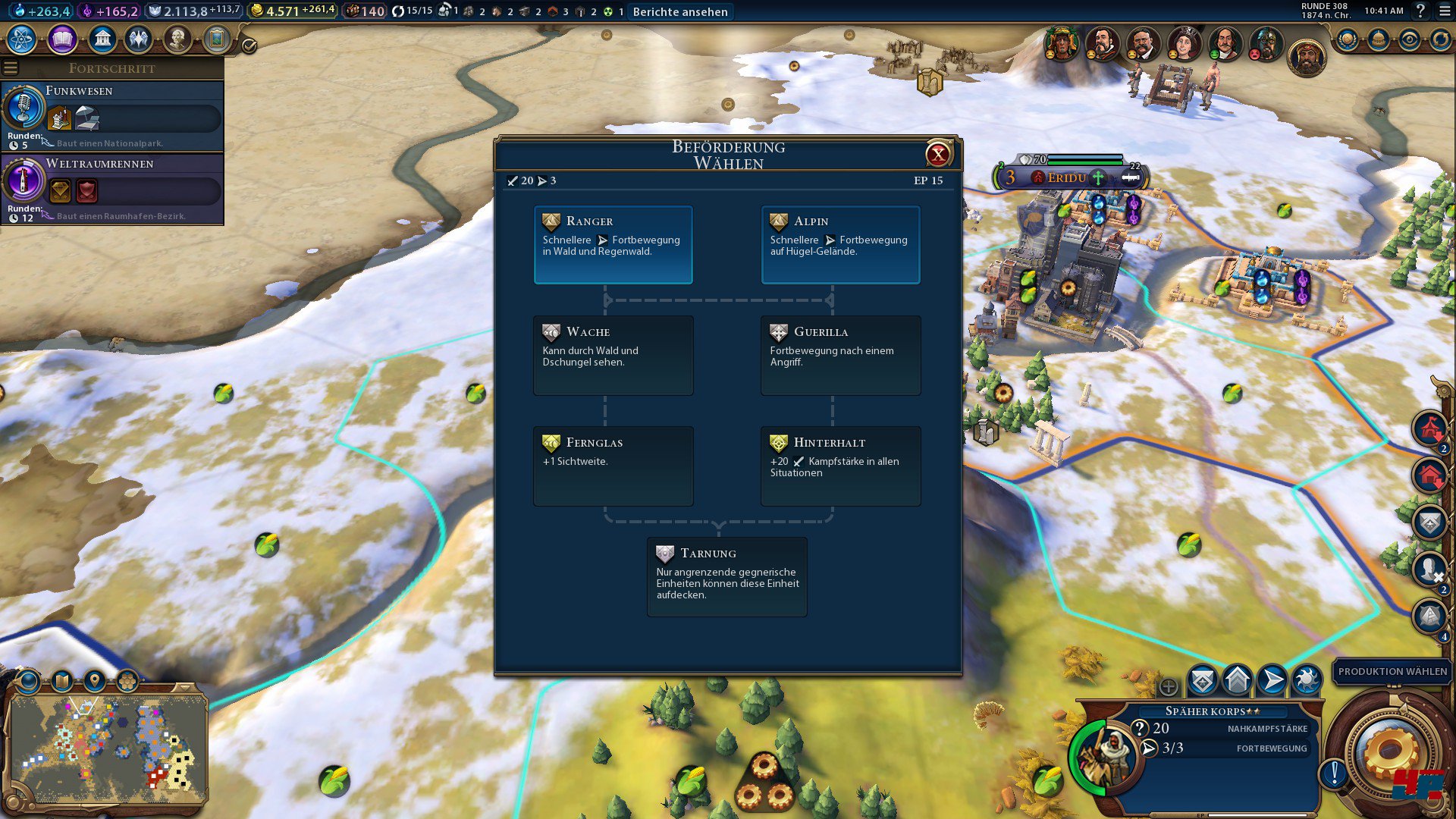Click the Eridu city banner
The width and height of the screenshot is (1456, 819).
click(x=1066, y=177)
